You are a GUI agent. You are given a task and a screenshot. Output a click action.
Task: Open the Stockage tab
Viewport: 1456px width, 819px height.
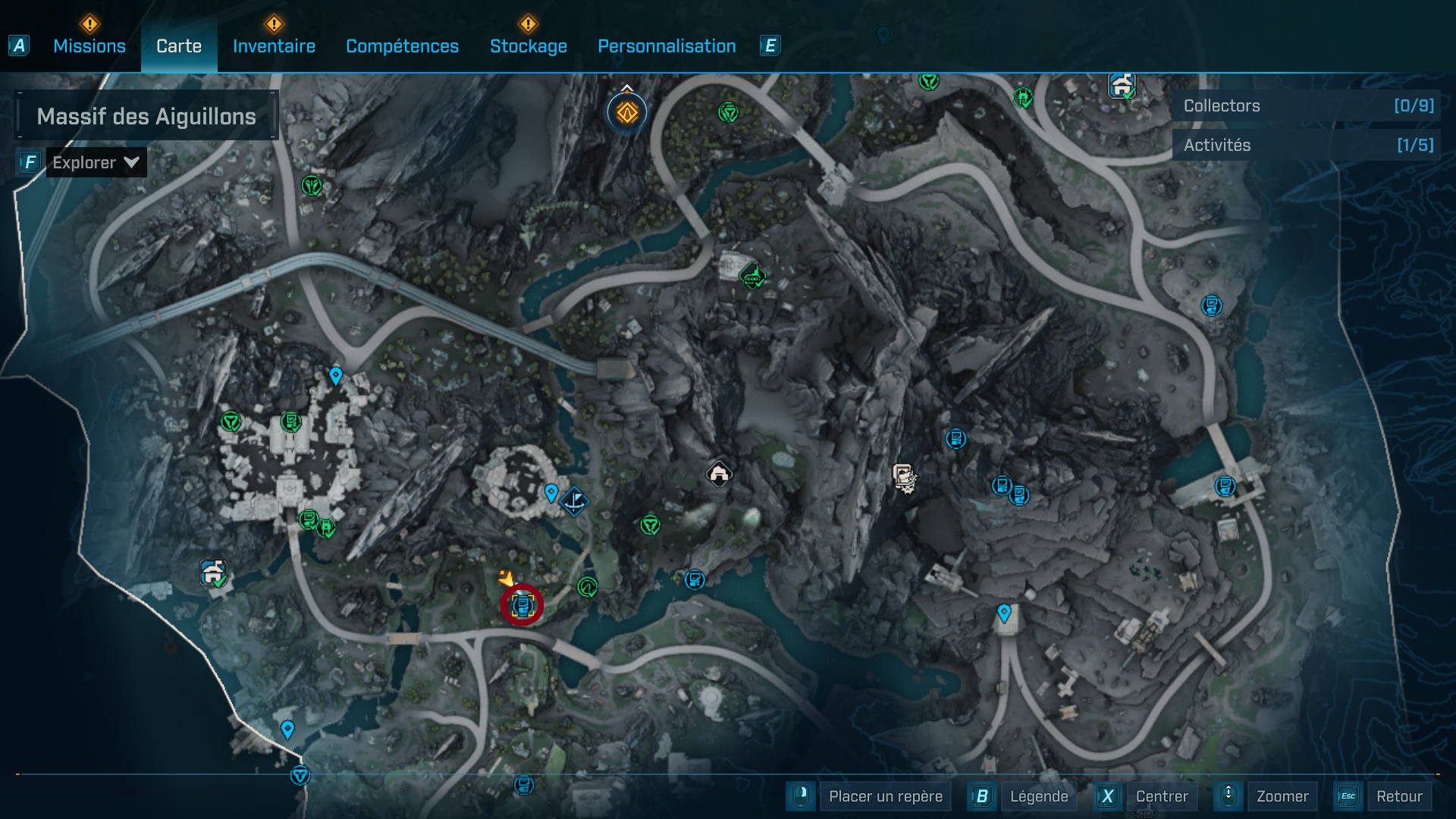coord(529,46)
